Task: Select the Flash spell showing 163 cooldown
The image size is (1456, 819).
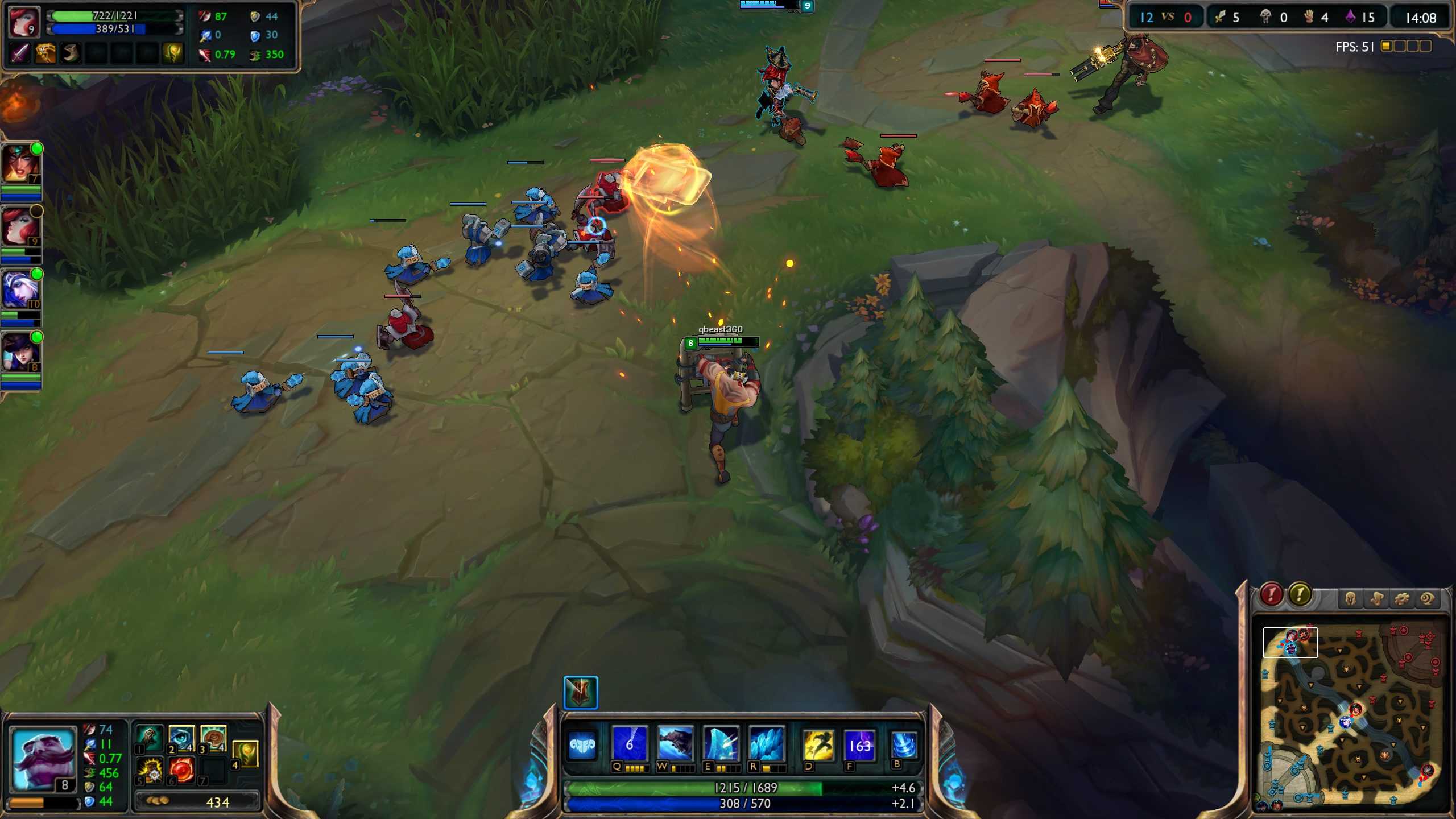Action: [x=859, y=744]
